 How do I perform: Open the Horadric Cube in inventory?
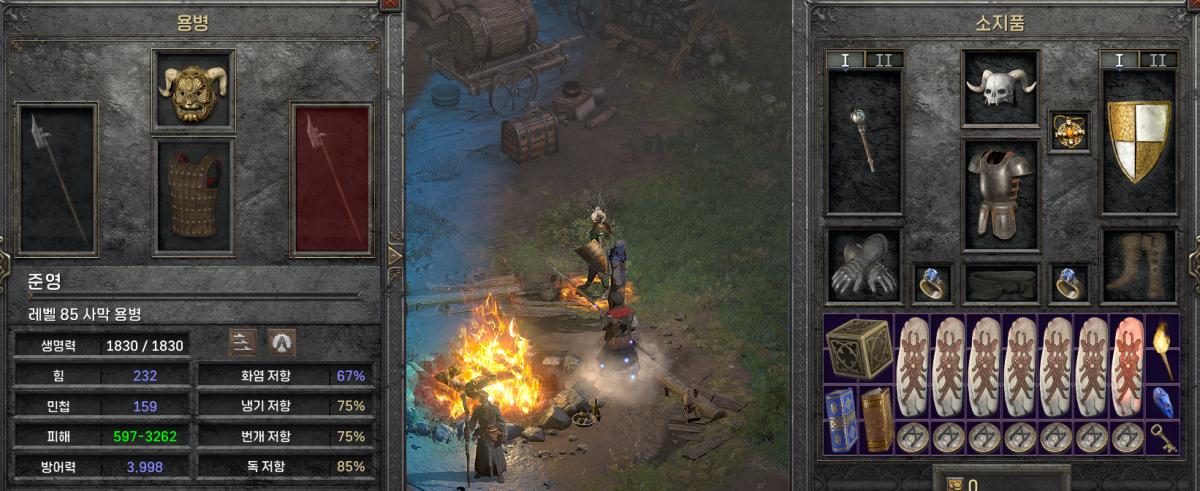coord(859,350)
